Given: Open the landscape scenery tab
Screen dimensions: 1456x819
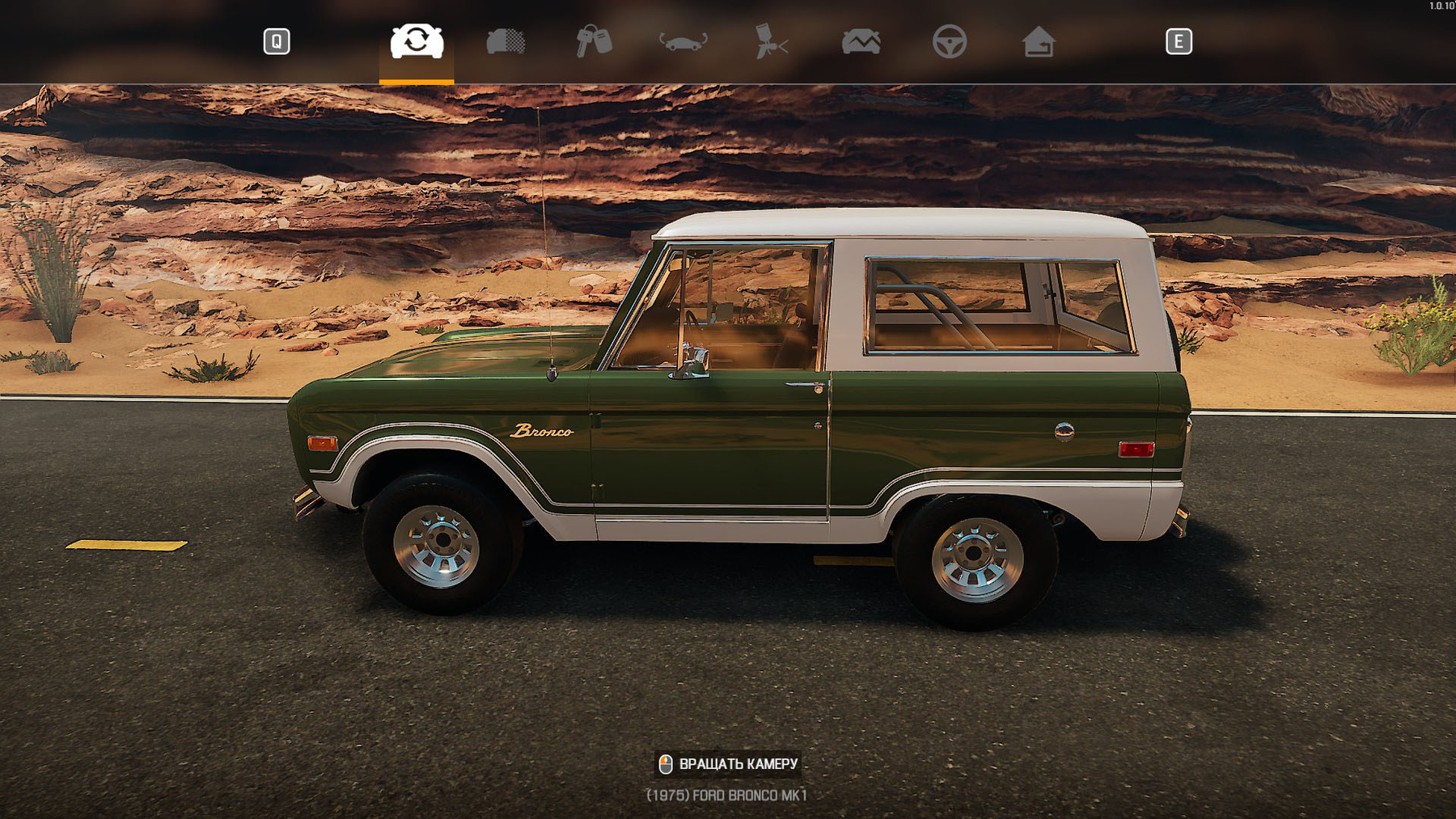Looking at the screenshot, I should click(x=861, y=41).
